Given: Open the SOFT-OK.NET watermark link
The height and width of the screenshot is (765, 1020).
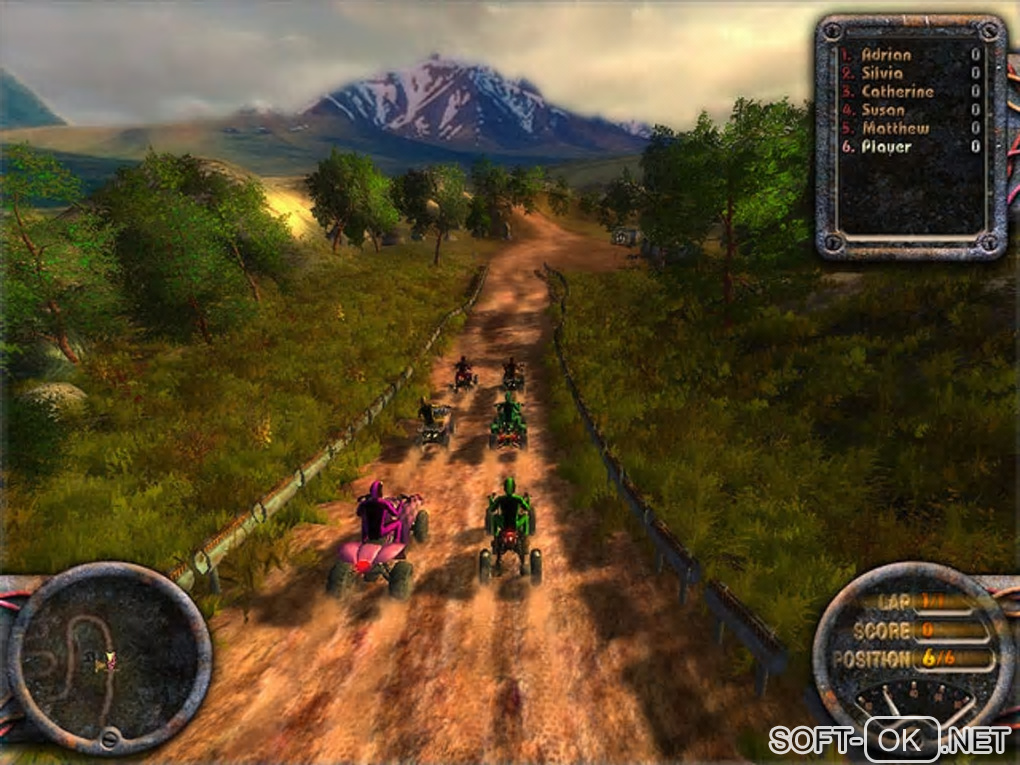Looking at the screenshot, I should click(889, 740).
